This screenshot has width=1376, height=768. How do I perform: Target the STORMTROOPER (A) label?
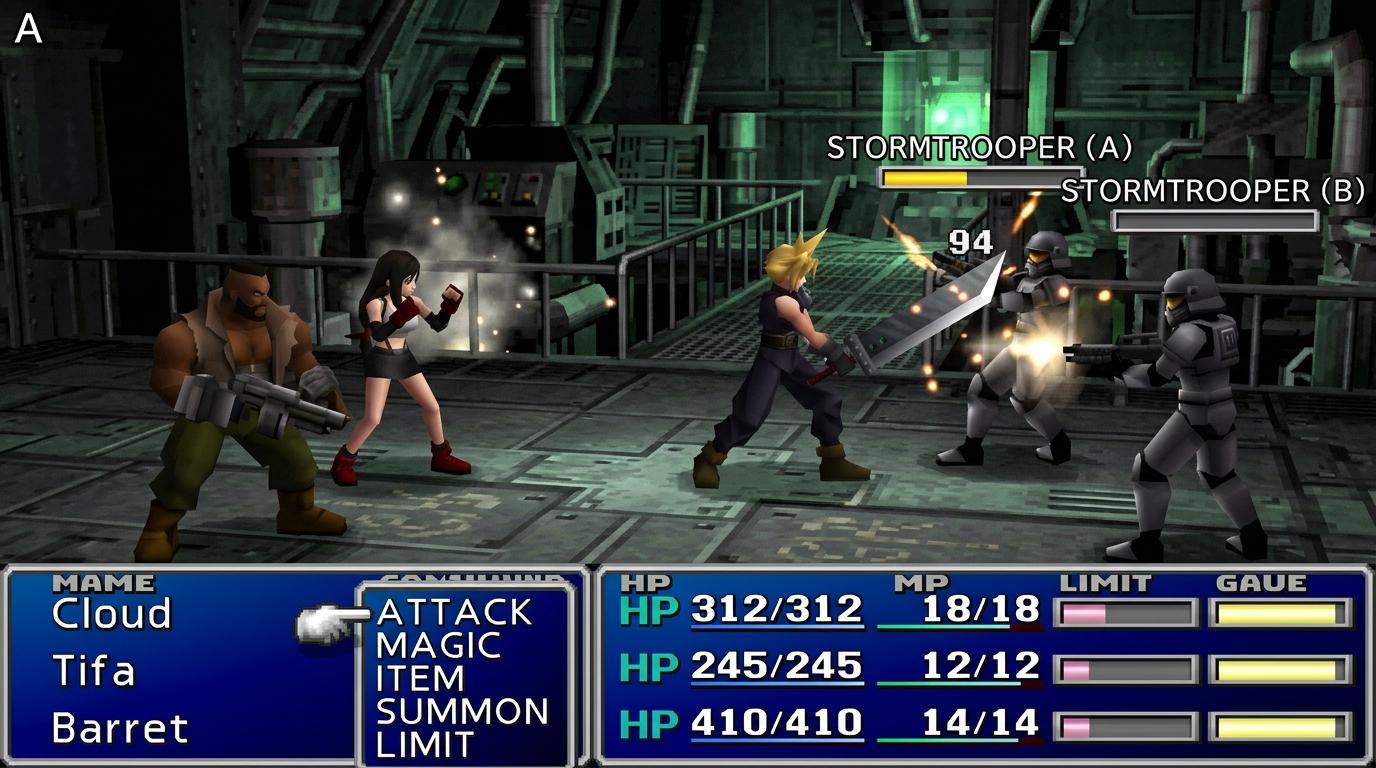(979, 148)
